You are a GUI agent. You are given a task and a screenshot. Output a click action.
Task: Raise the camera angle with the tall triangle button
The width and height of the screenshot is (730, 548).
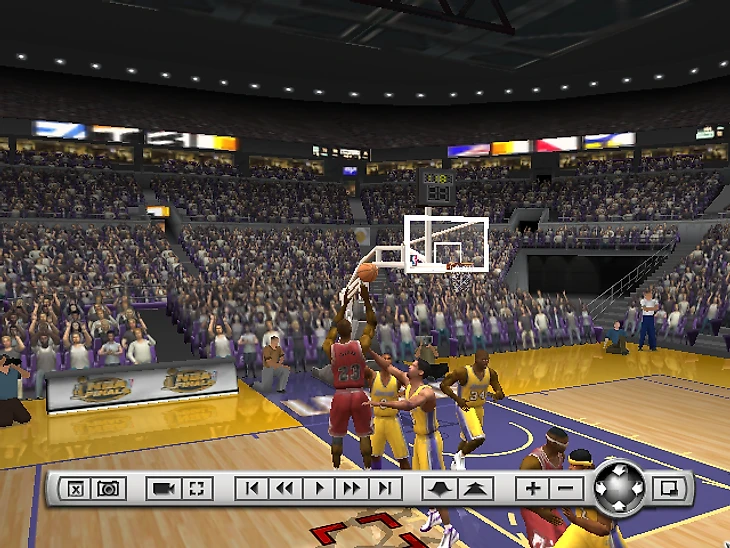click(x=475, y=489)
